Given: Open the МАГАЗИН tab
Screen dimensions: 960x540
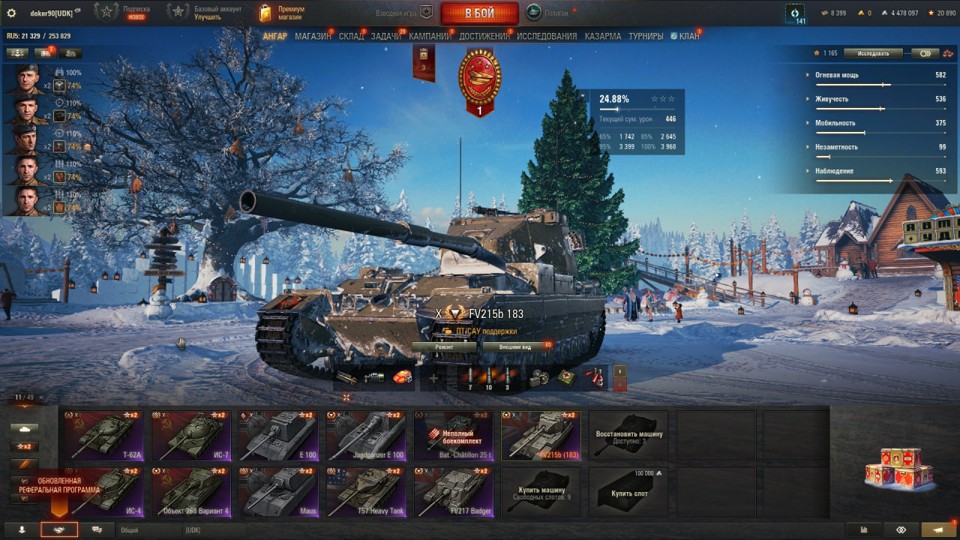Looking at the screenshot, I should (313, 36).
